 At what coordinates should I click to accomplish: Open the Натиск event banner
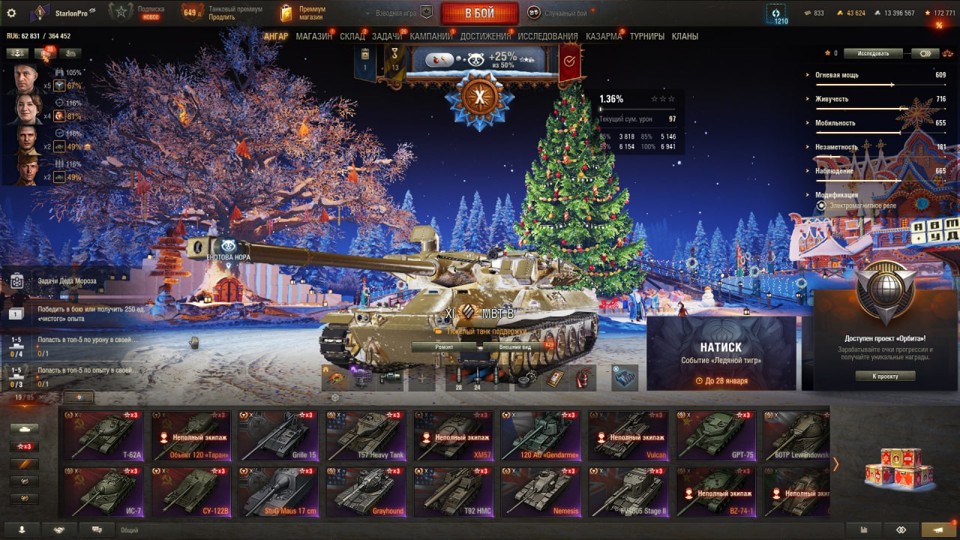(x=721, y=354)
